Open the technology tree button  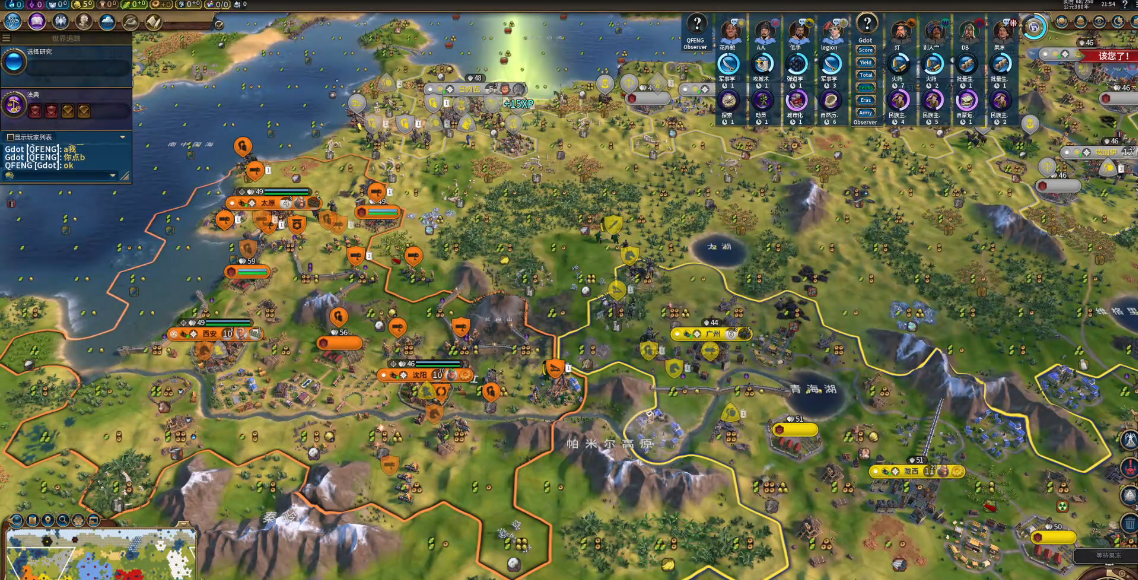coord(13,21)
